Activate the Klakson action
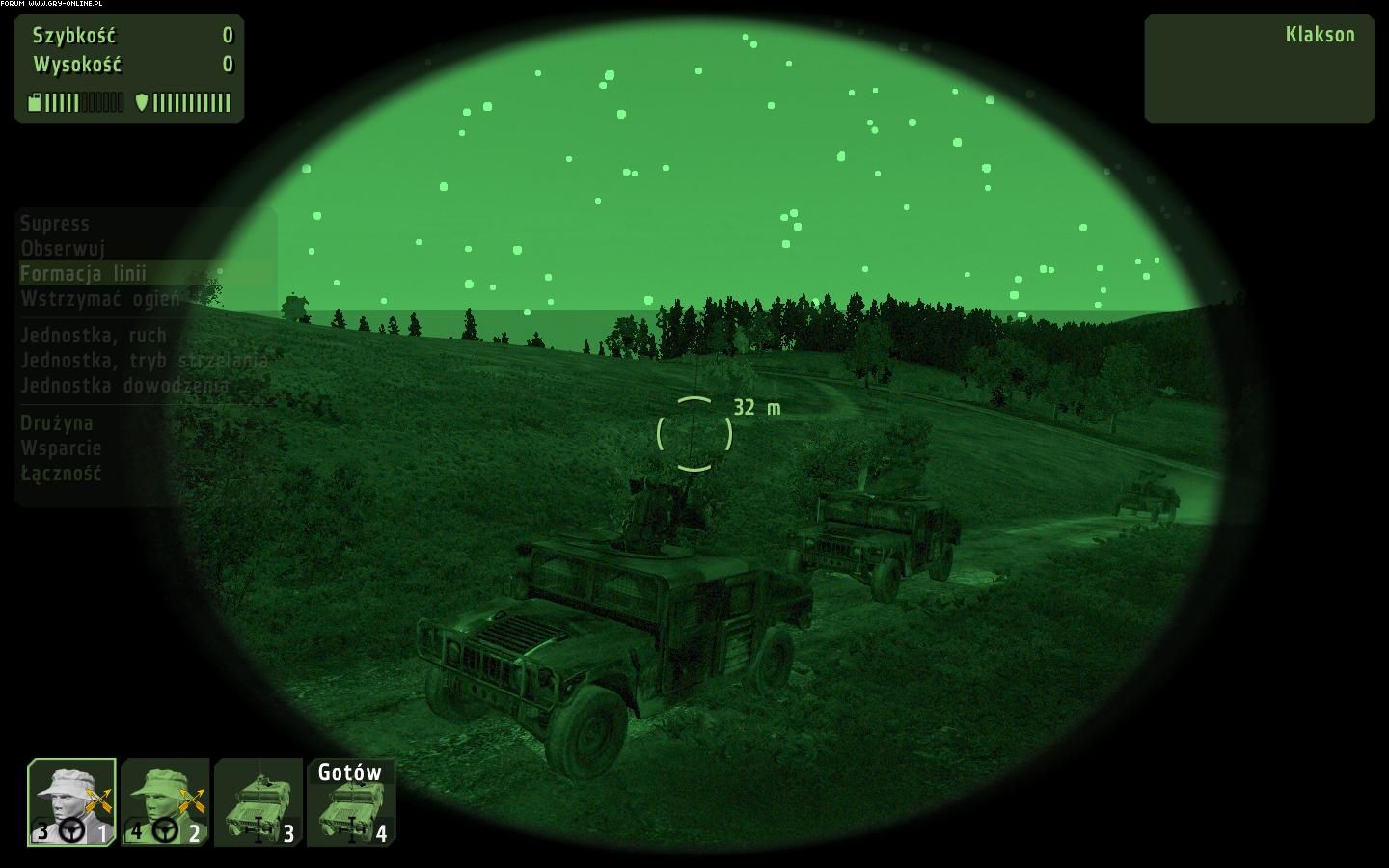Image resolution: width=1389 pixels, height=868 pixels. coord(1320,35)
